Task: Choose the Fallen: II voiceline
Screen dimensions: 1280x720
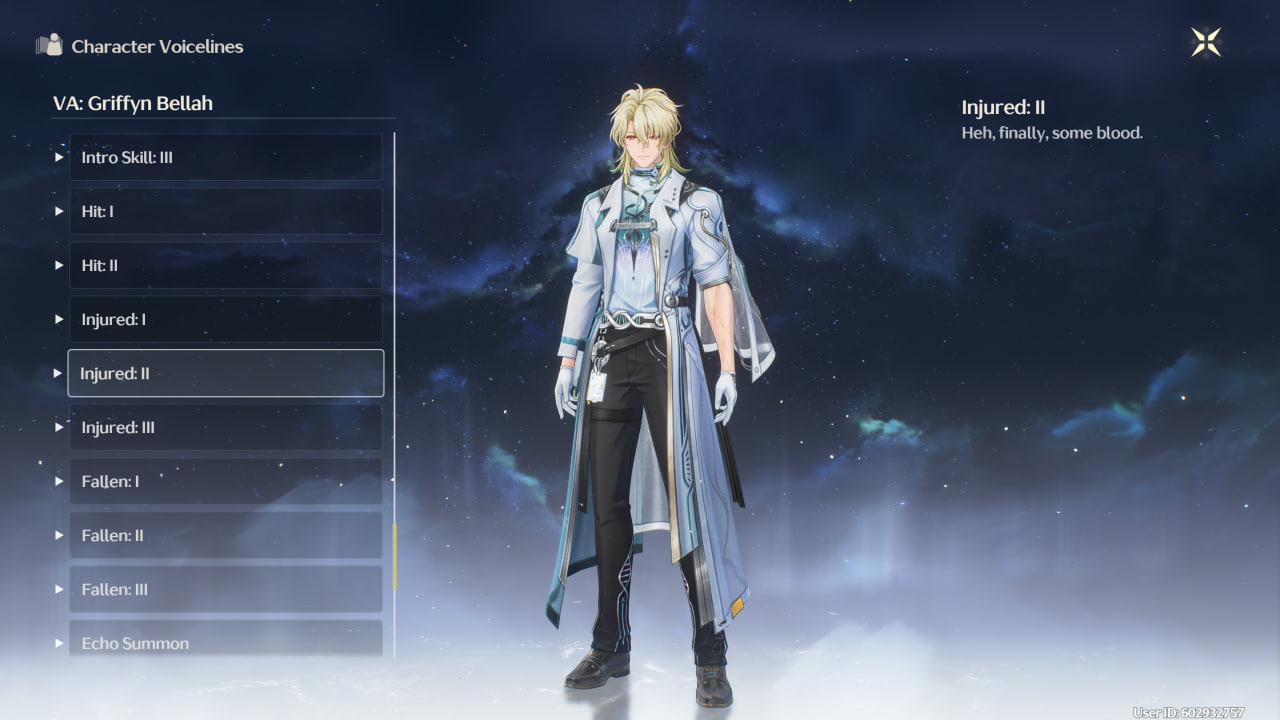Action: [x=225, y=536]
